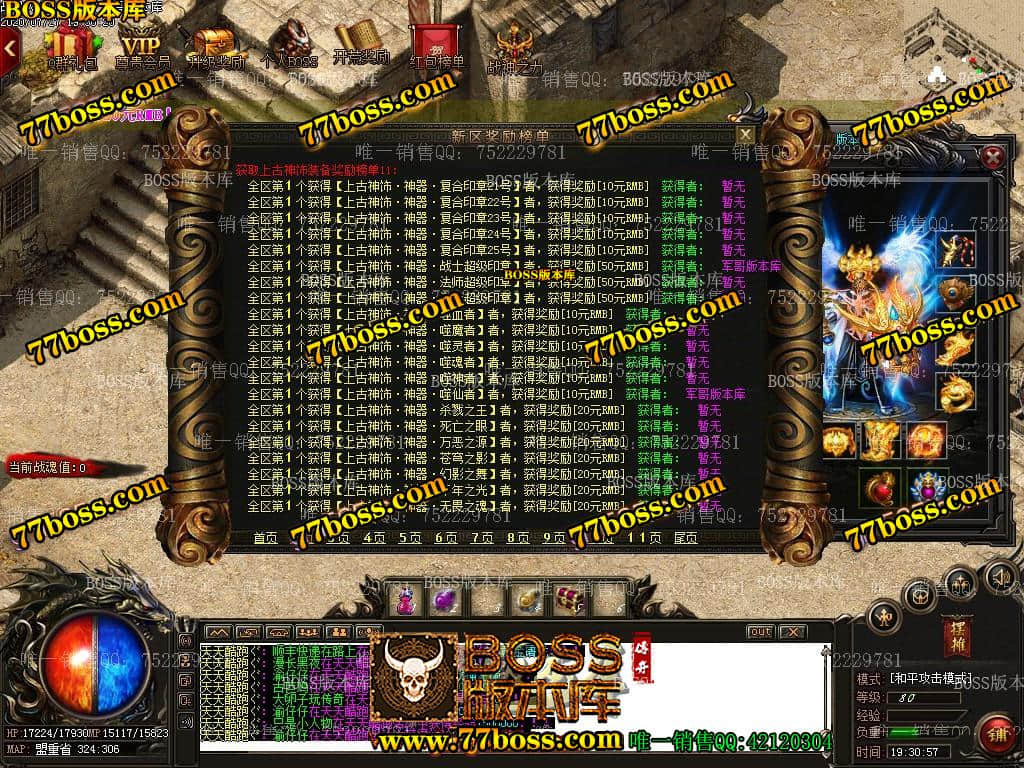Close the character equipment panel
Image resolution: width=1024 pixels, height=768 pixels.
click(x=992, y=157)
